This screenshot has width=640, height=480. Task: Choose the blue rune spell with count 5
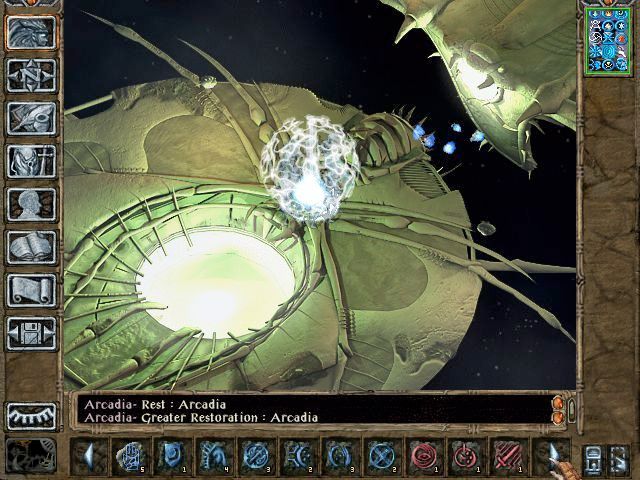(129, 456)
